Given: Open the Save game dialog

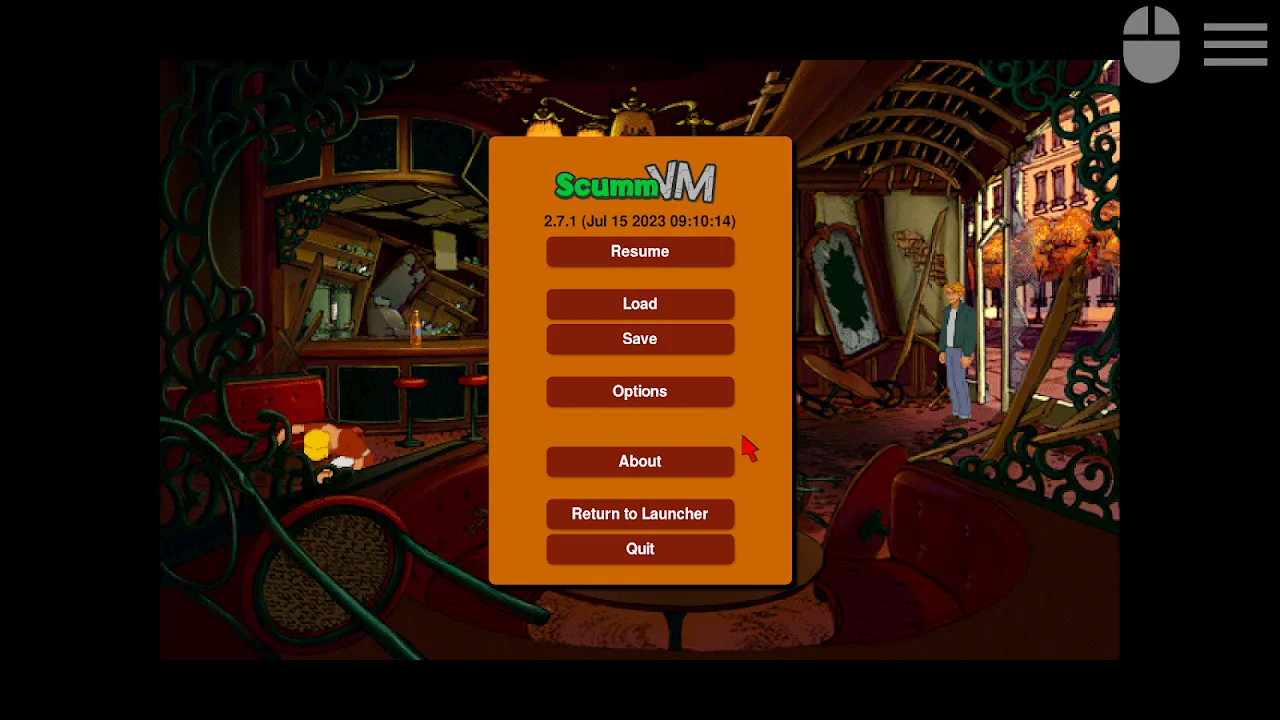Looking at the screenshot, I should coord(640,338).
